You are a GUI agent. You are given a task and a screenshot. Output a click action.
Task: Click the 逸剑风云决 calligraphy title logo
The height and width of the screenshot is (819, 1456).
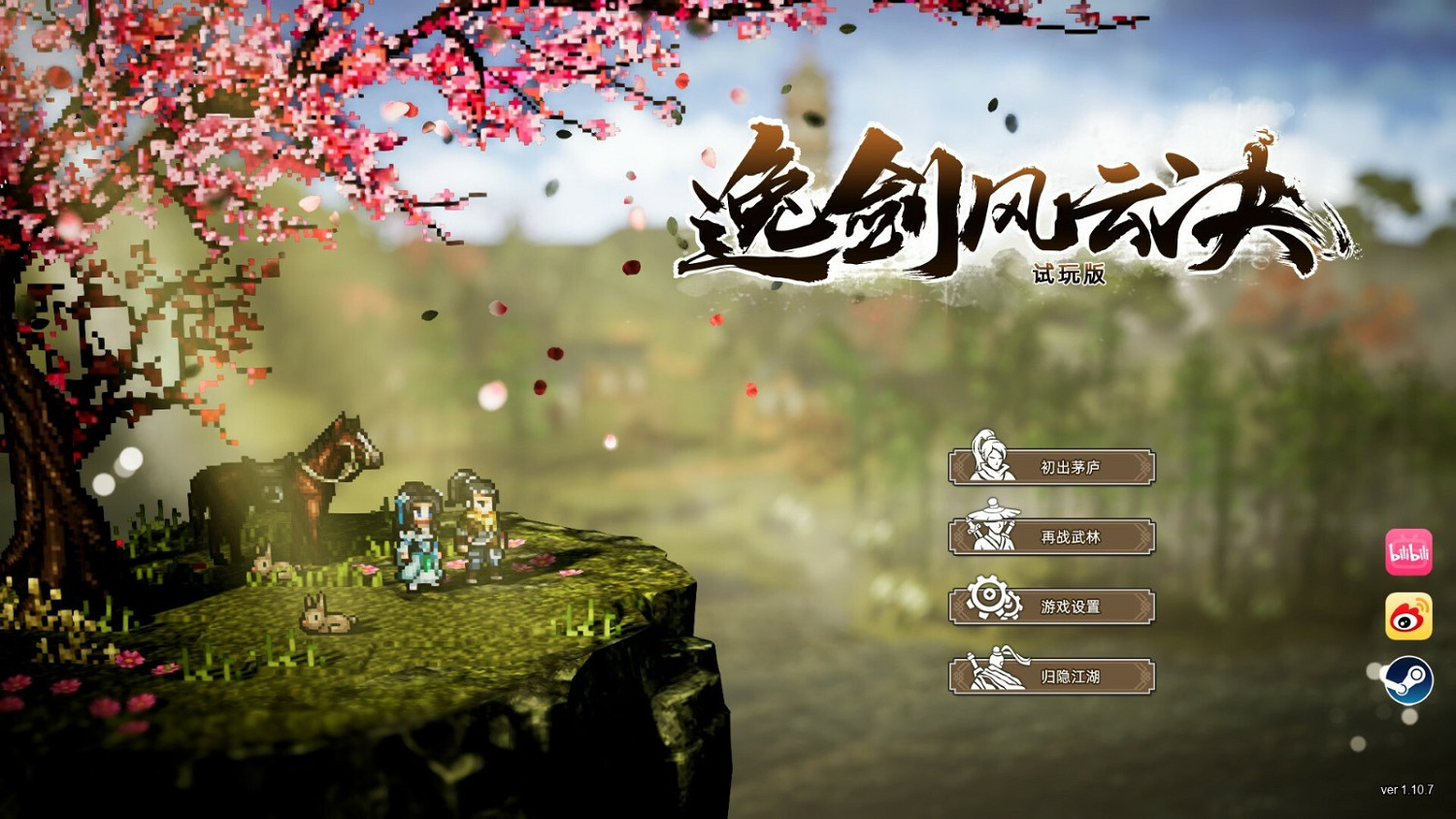[1009, 204]
